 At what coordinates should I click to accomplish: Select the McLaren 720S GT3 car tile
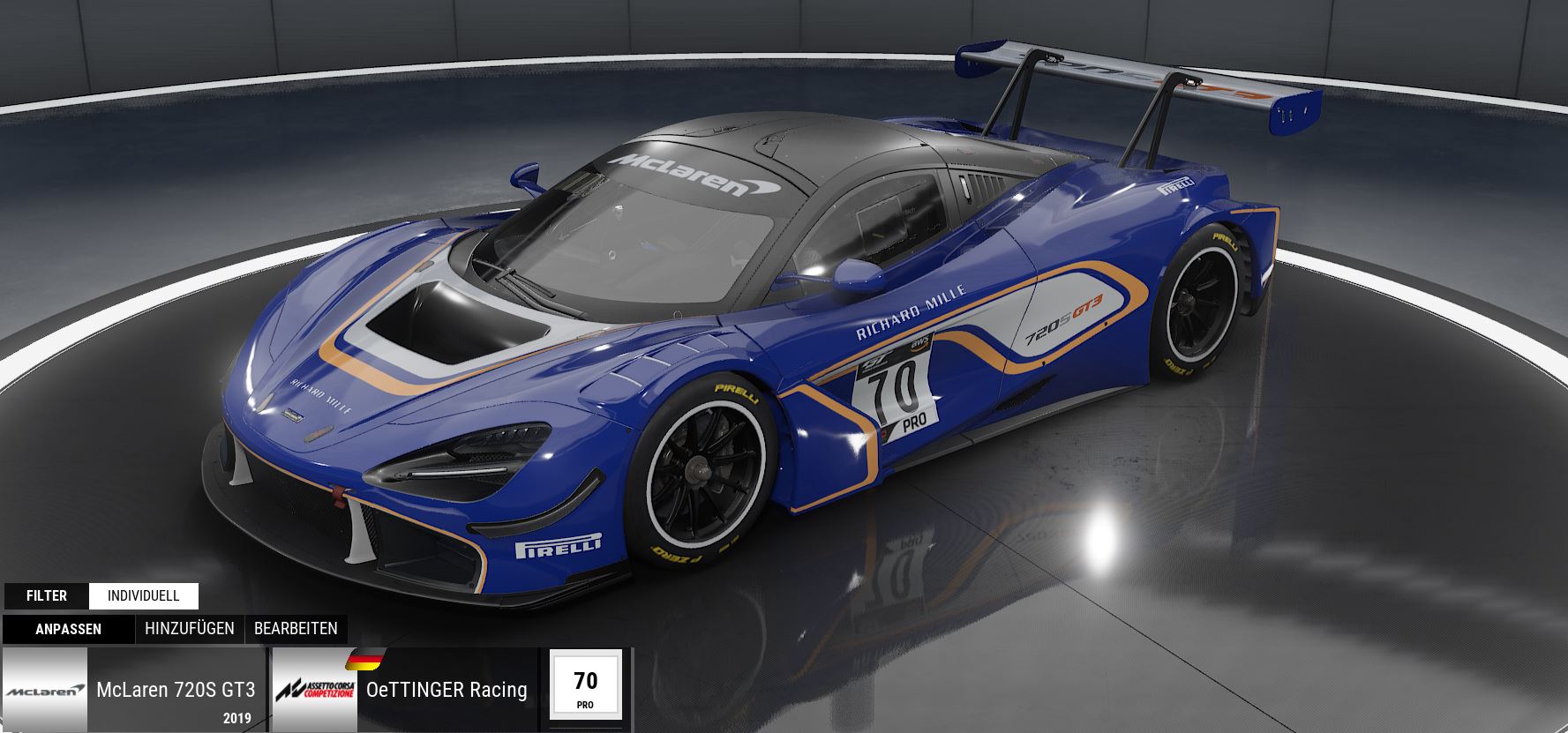(x=134, y=690)
